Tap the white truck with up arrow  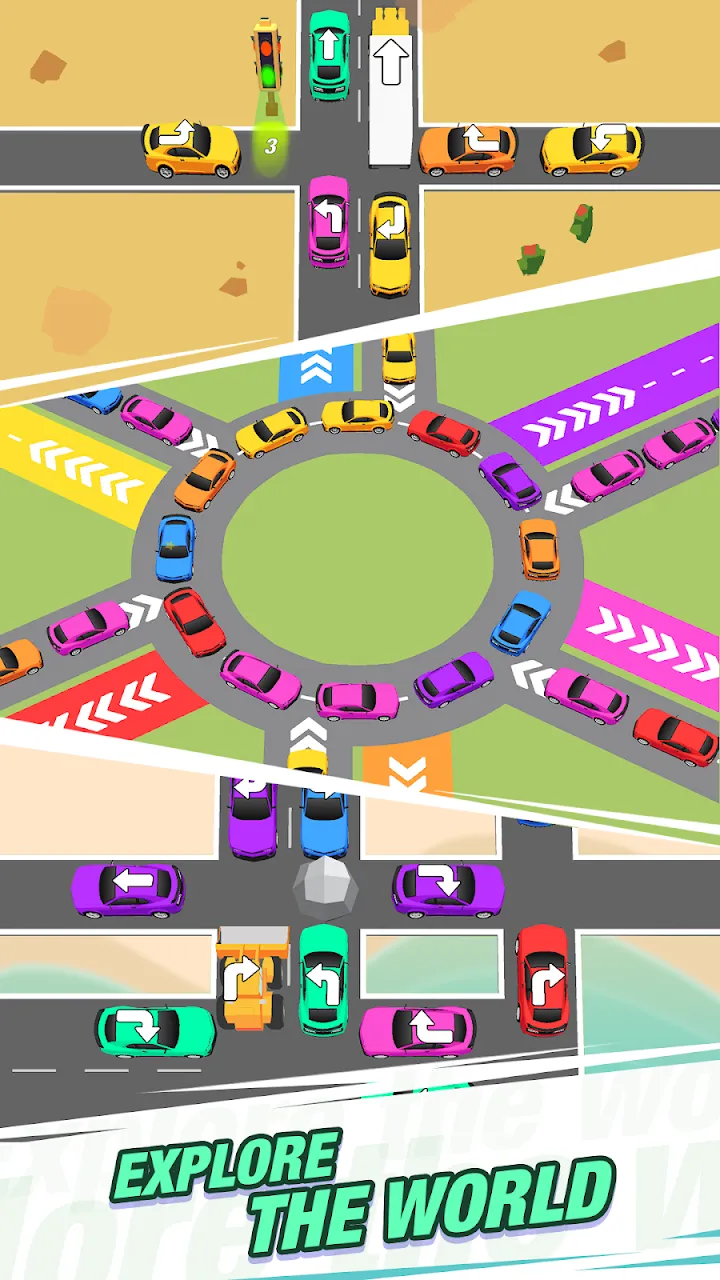pyautogui.click(x=391, y=88)
